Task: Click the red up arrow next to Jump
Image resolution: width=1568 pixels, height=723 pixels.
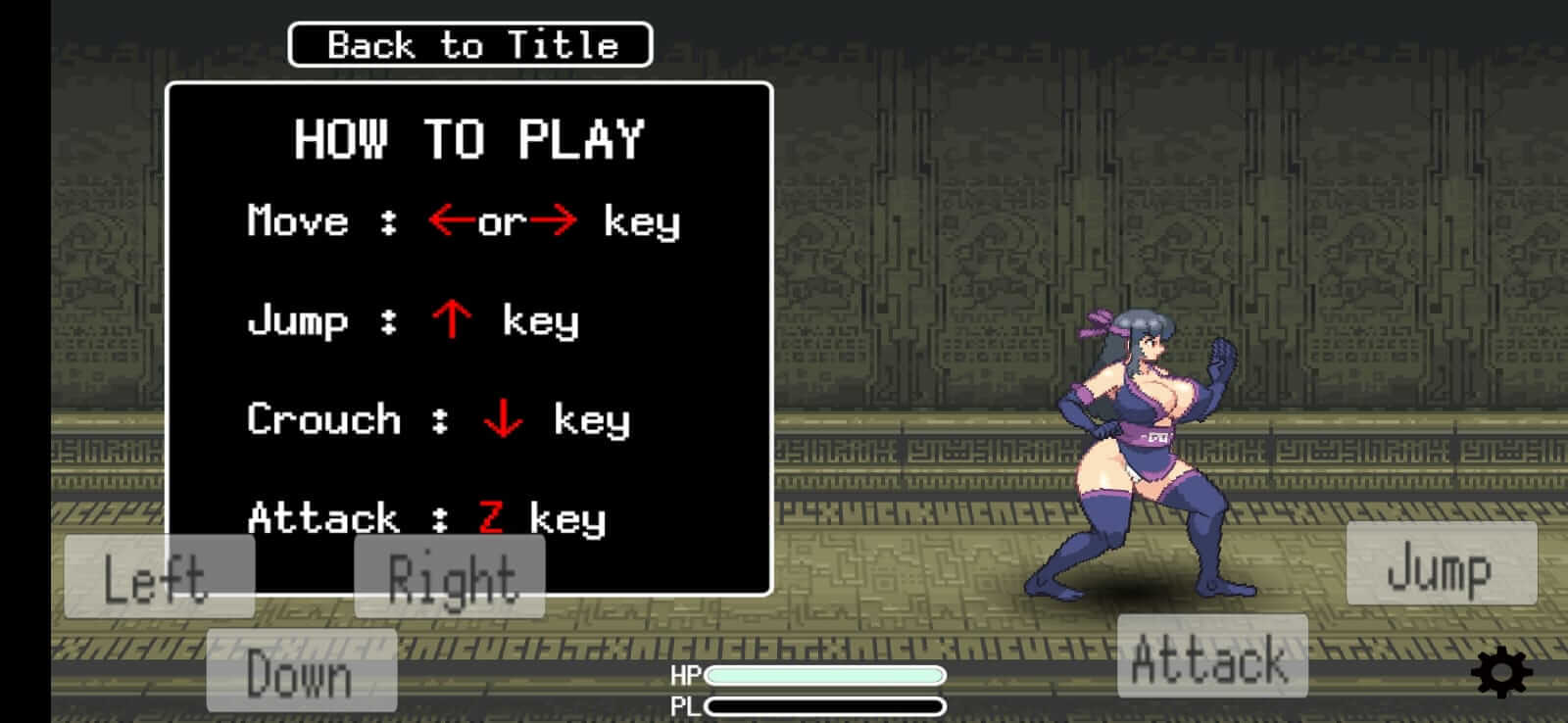Action: pos(453,318)
